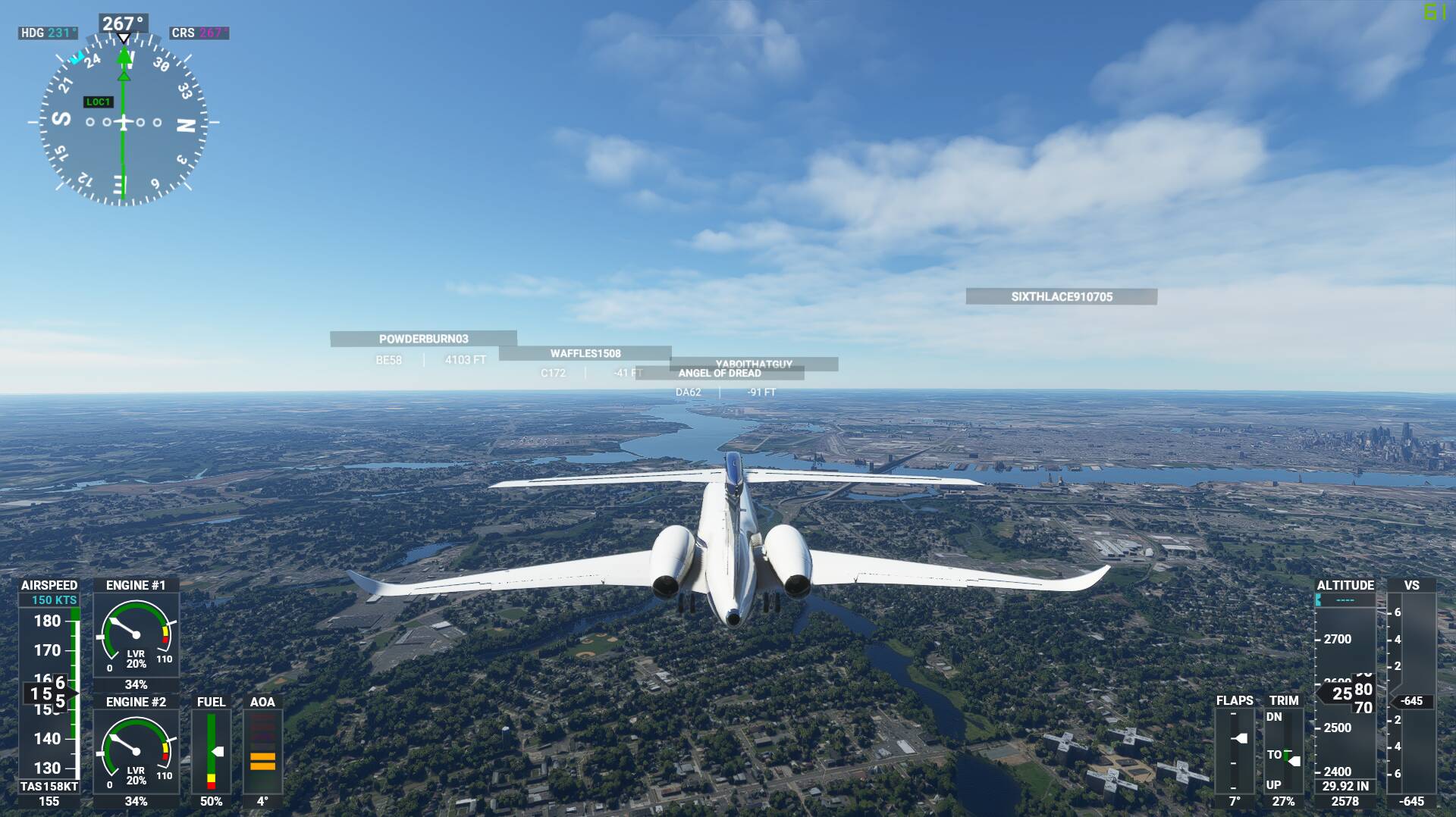Image resolution: width=1456 pixels, height=817 pixels.
Task: Pick the ANGEL OF DREAD nameplate
Action: click(719, 374)
